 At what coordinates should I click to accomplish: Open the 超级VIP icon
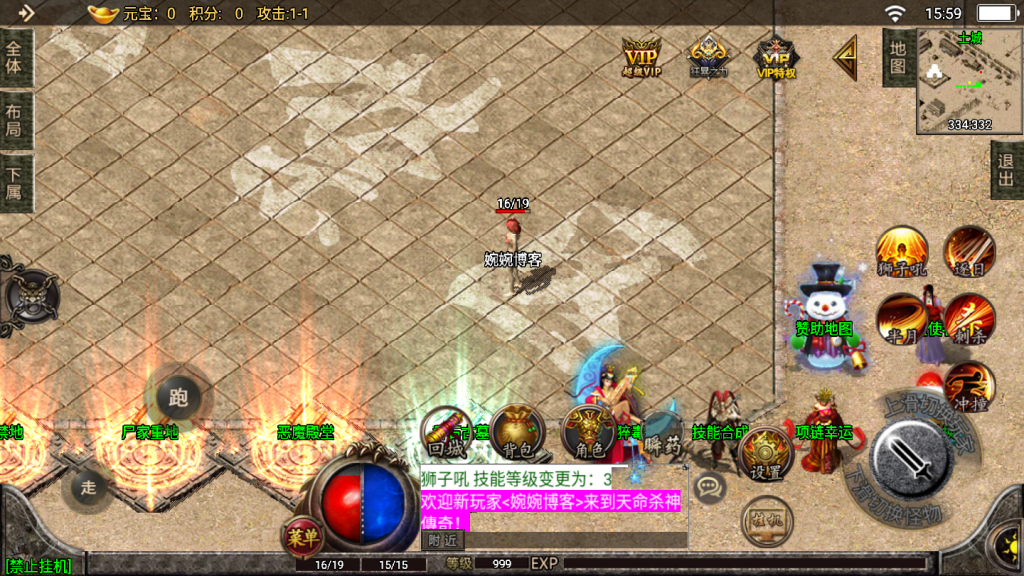click(x=641, y=56)
